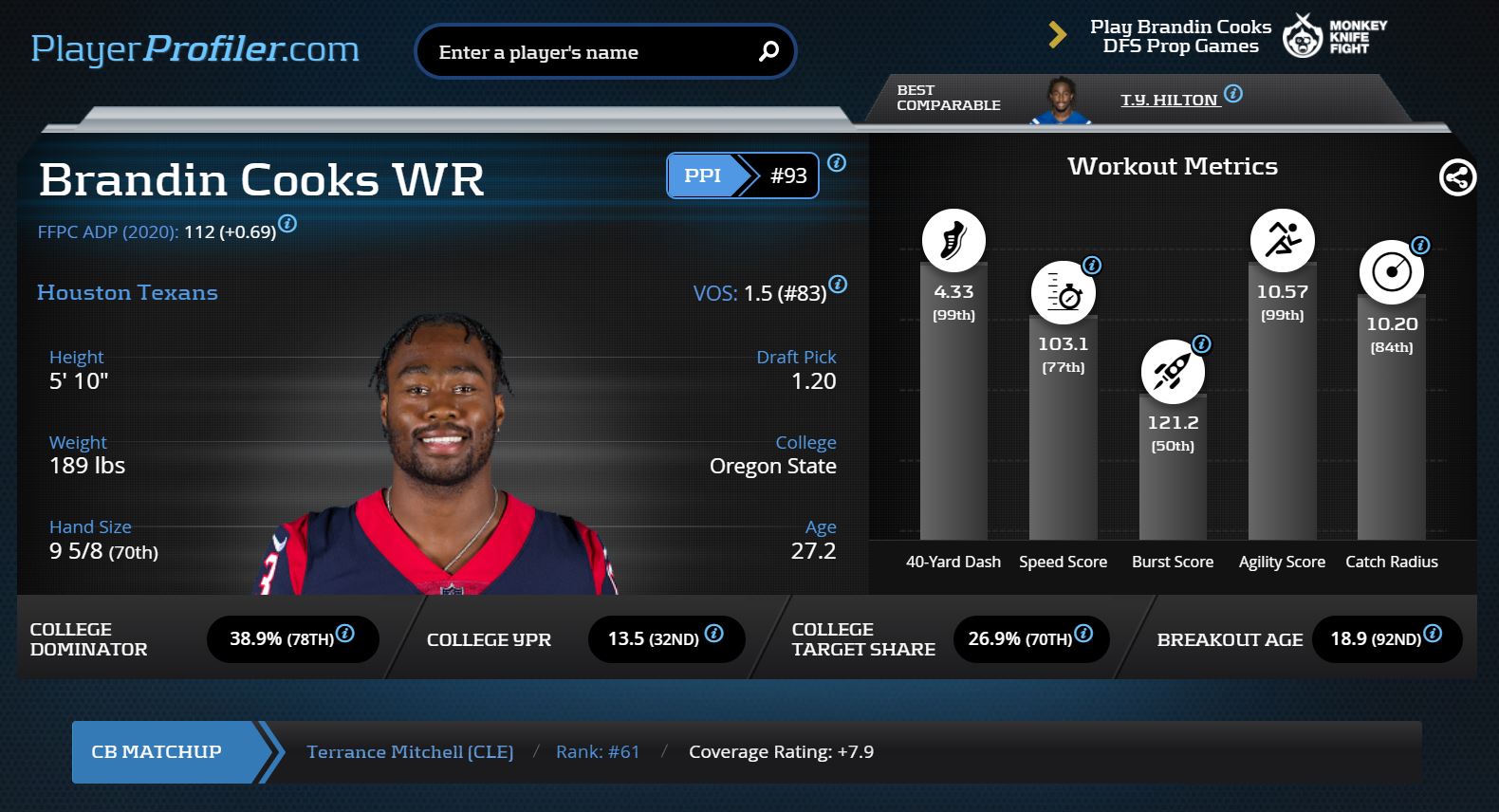
Task: Show info for College Dominator rating
Action: (x=345, y=633)
